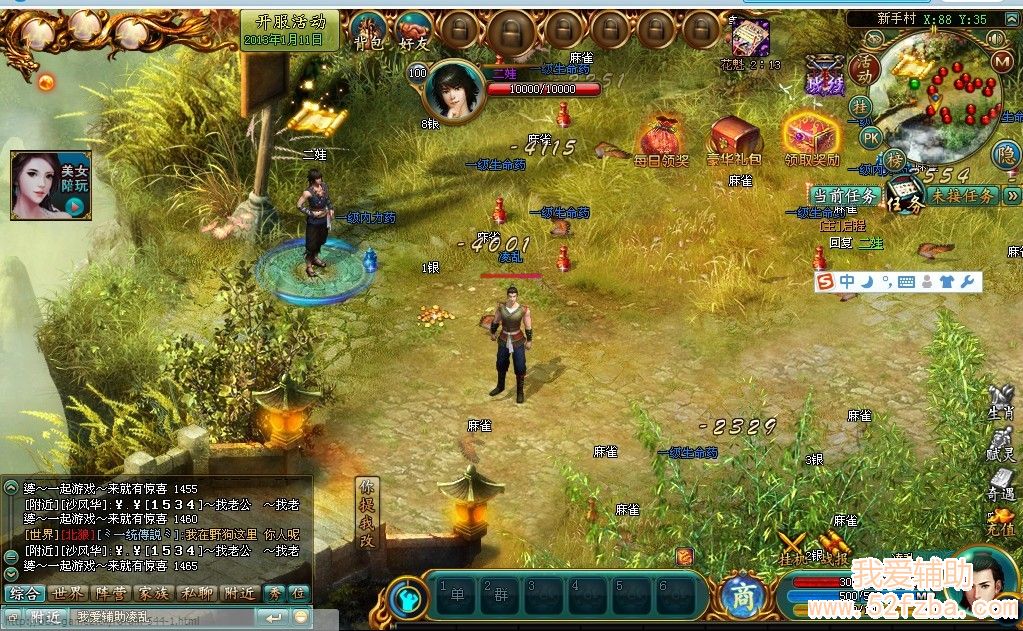
Task: Switch chat to the 世界 world tab
Action: 68,593
